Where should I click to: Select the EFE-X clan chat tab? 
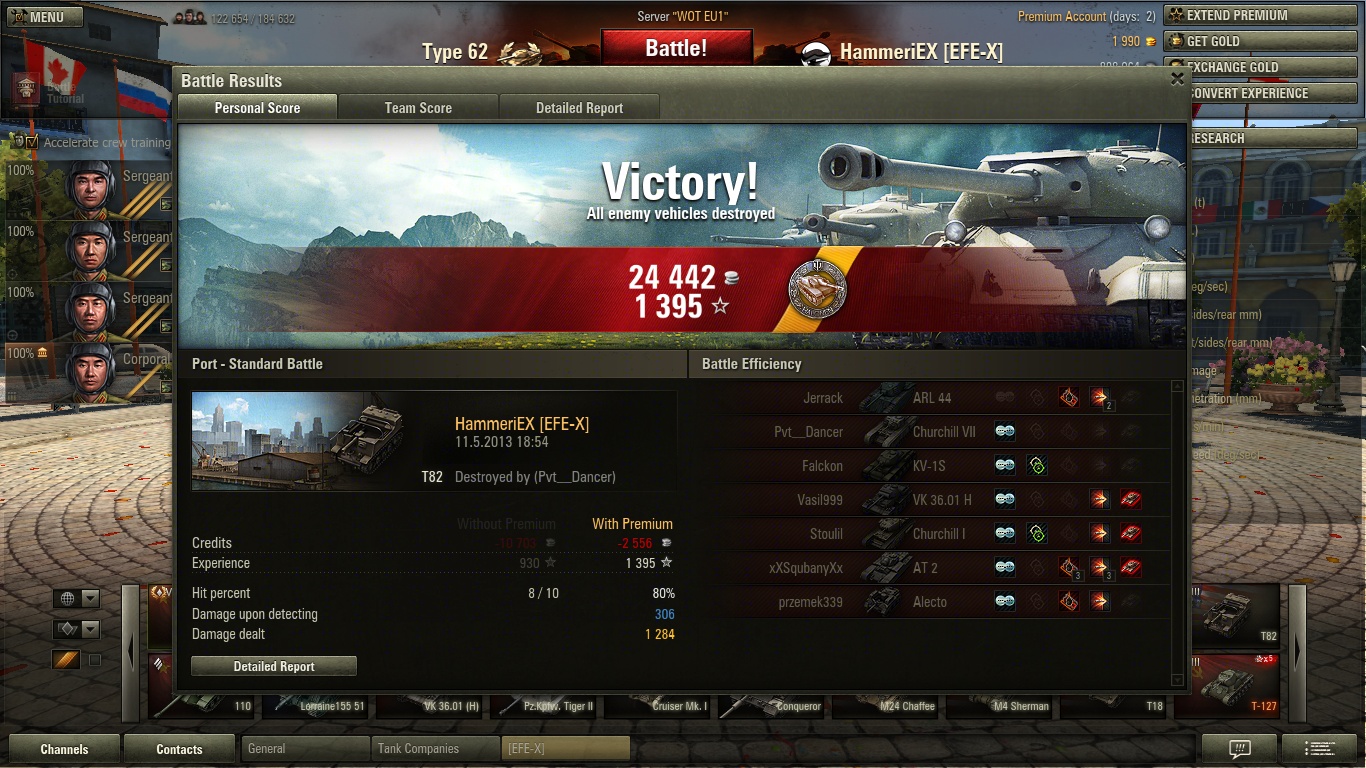coord(565,748)
